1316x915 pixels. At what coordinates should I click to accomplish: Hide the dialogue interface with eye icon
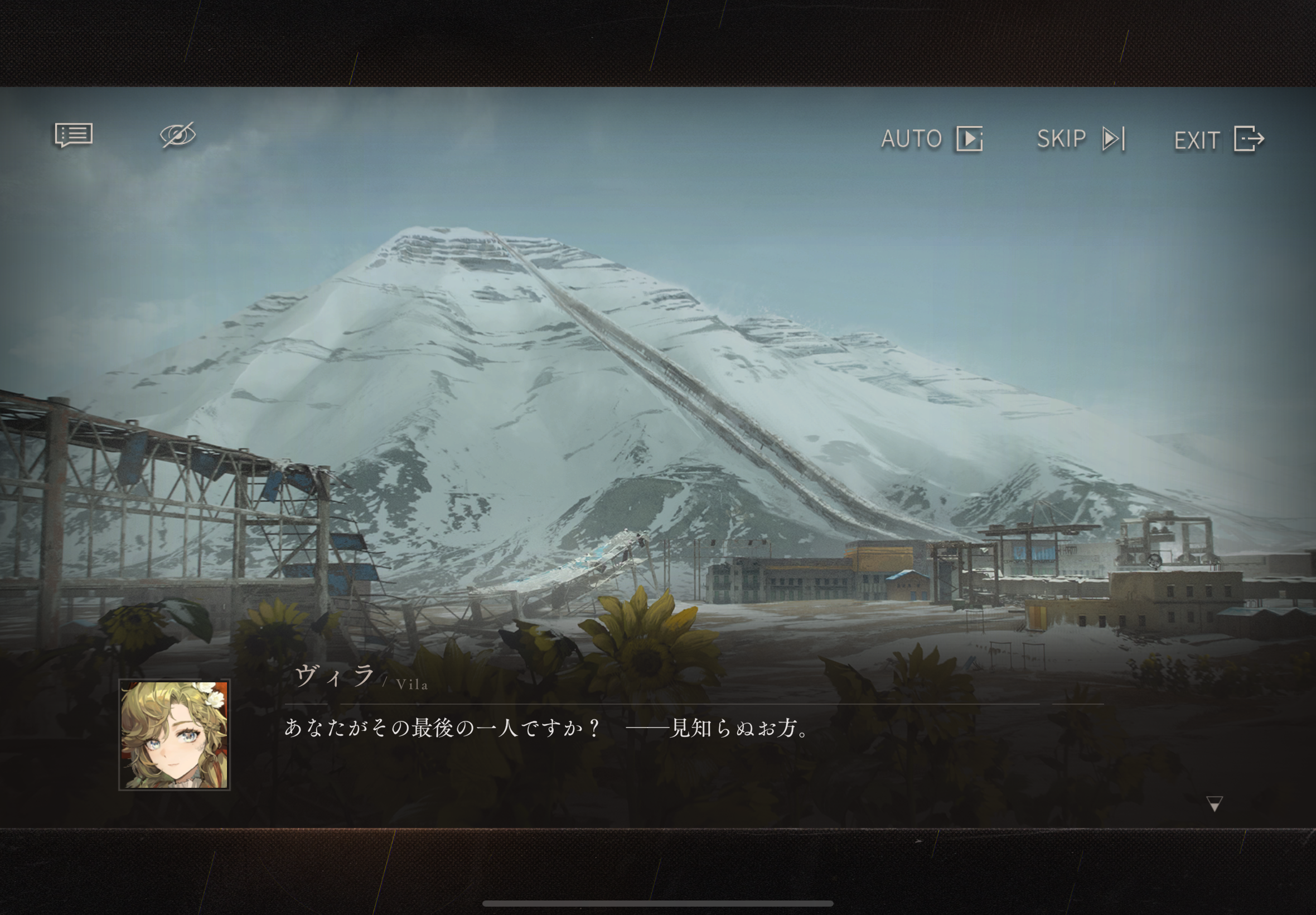(178, 136)
